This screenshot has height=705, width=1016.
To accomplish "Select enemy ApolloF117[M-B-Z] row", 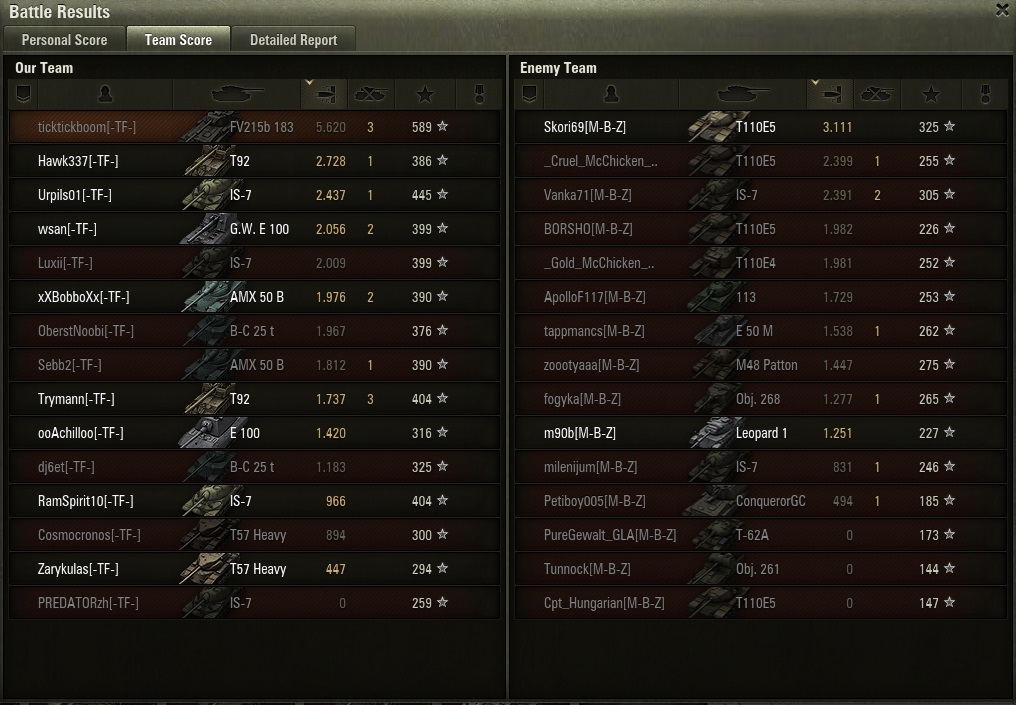I will click(x=595, y=297).
